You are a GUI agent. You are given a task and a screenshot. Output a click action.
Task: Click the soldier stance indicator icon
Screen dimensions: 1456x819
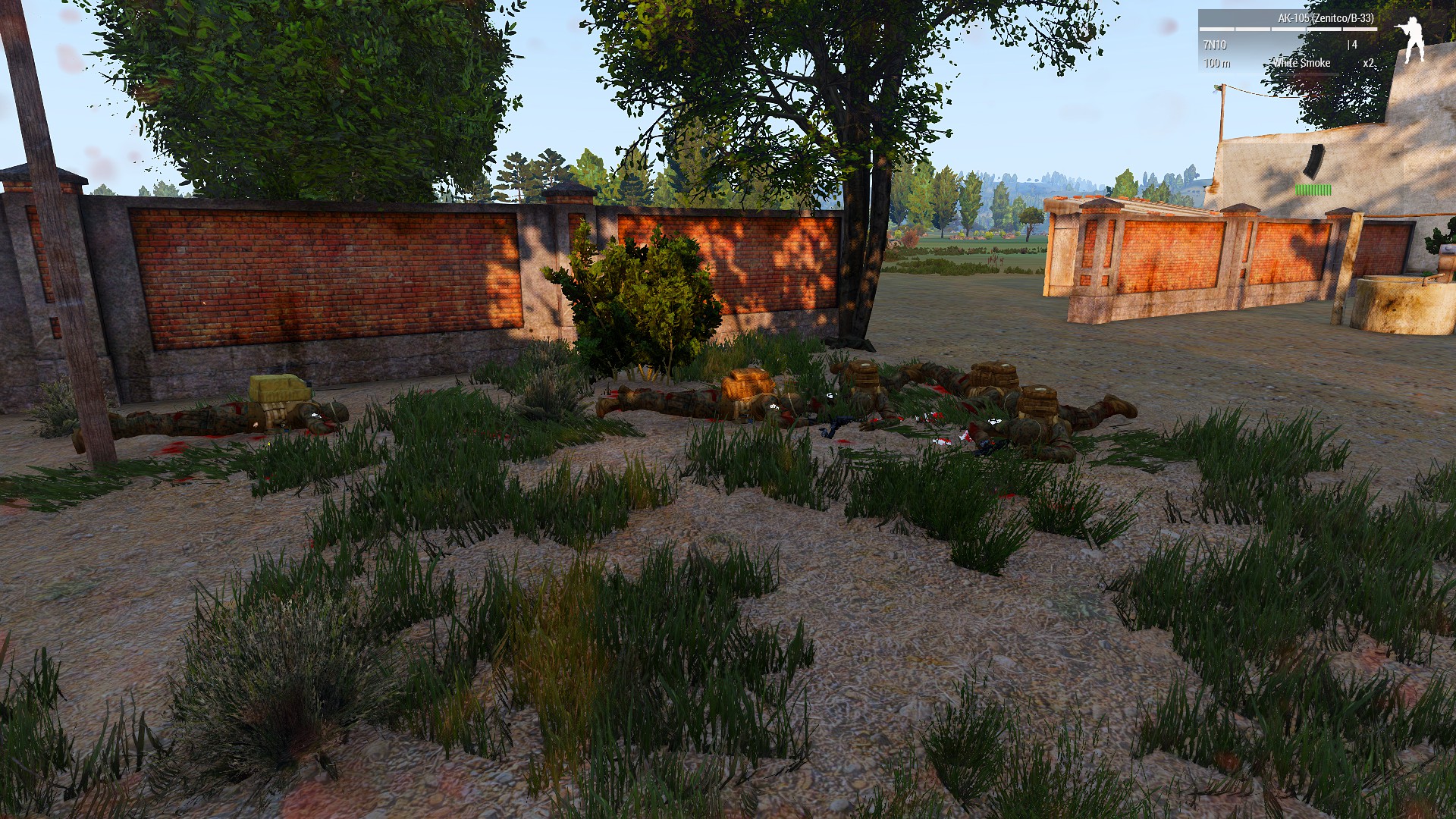tap(1410, 40)
